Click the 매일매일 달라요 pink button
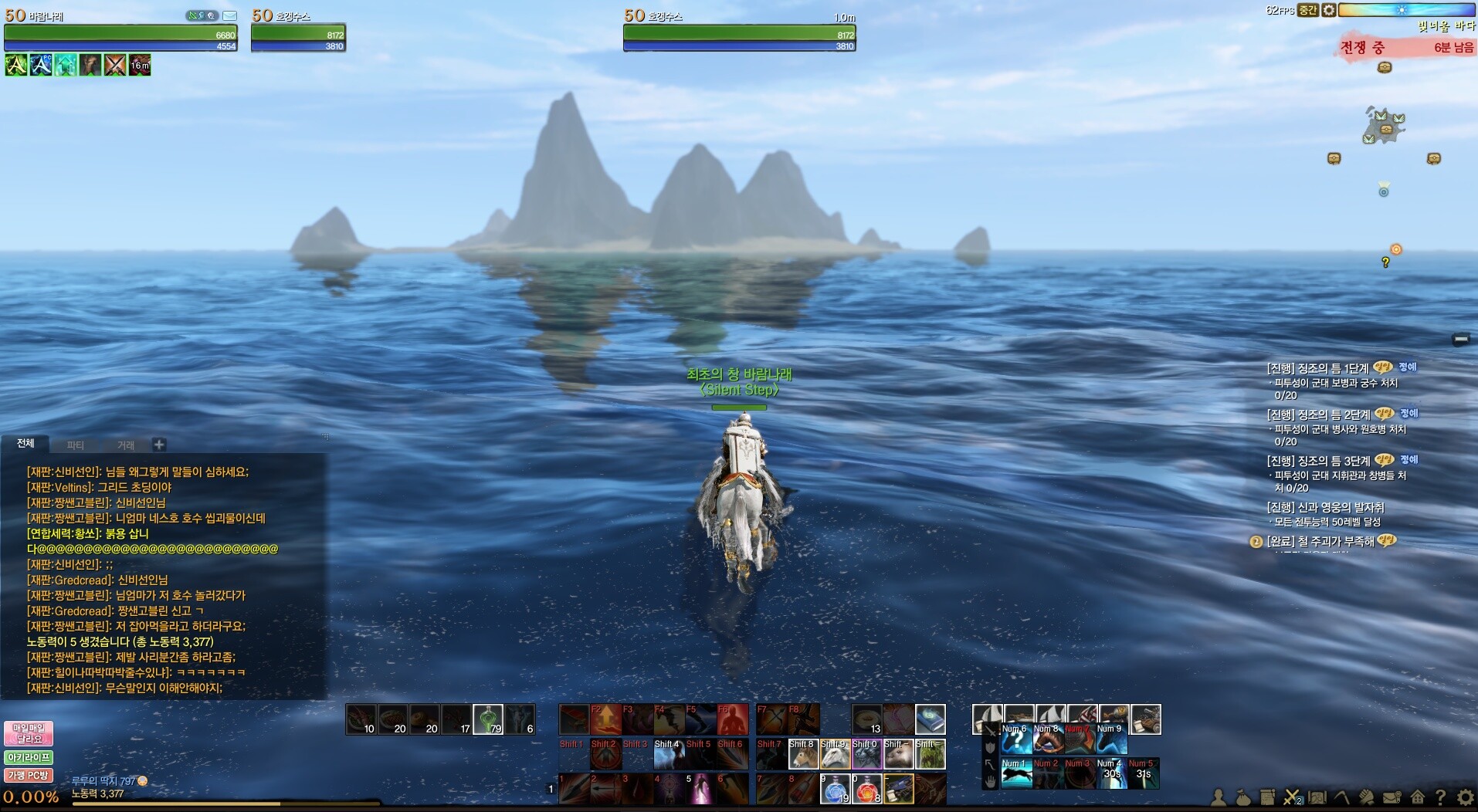Image resolution: width=1478 pixels, height=812 pixels. click(x=29, y=733)
